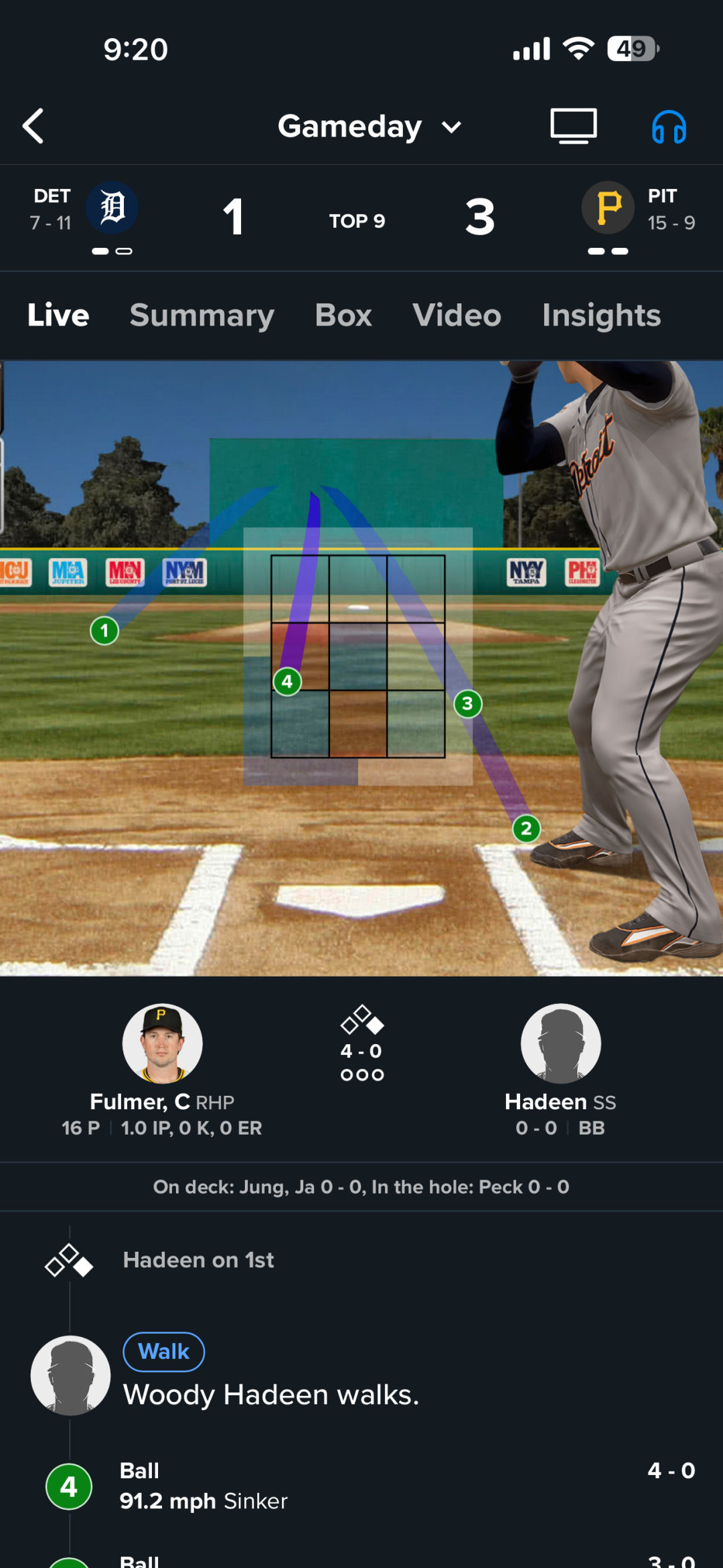Screen dimensions: 723x1568
Task: Open audio with the headphones icon
Action: (x=669, y=127)
